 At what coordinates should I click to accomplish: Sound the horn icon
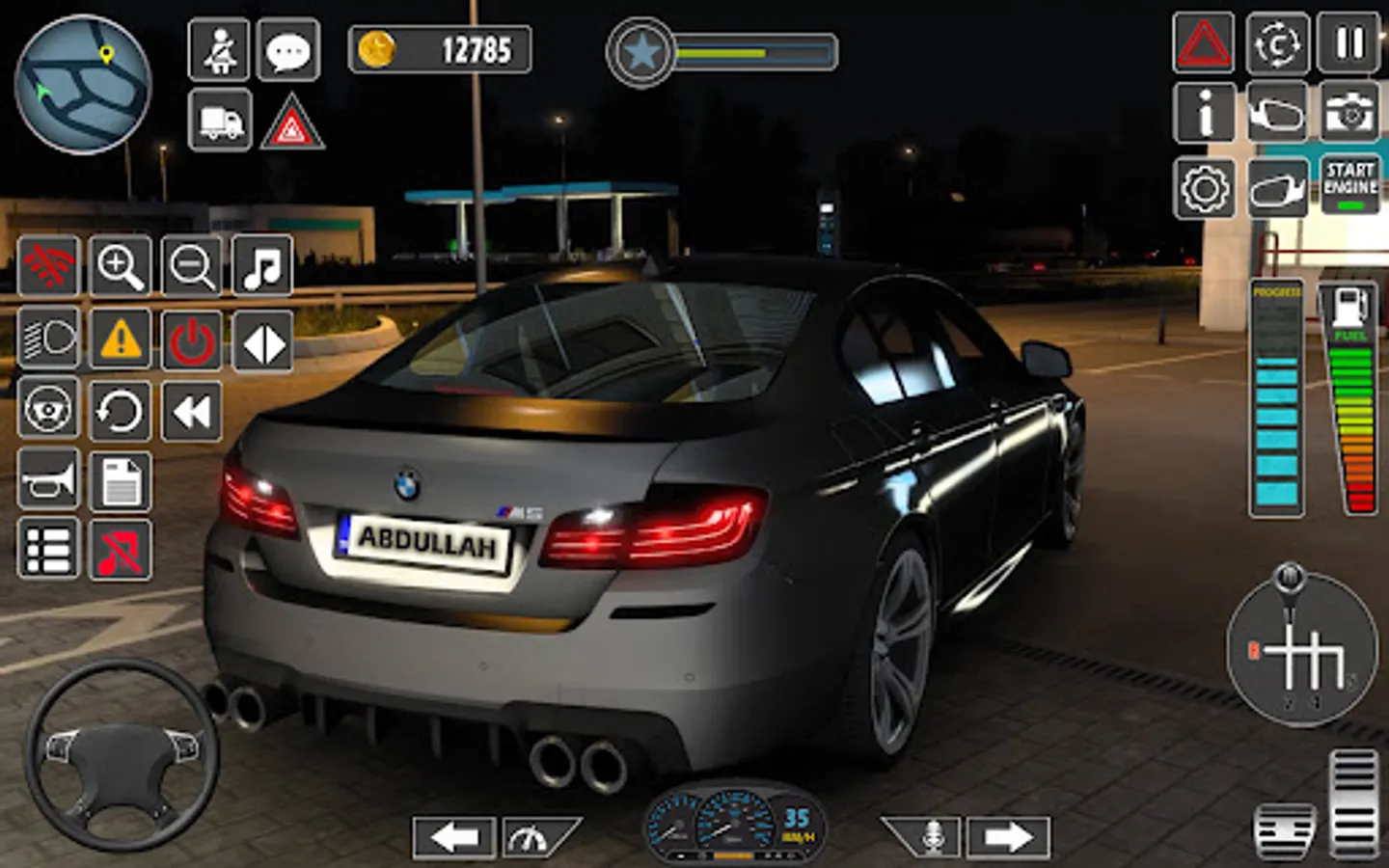[x=48, y=480]
